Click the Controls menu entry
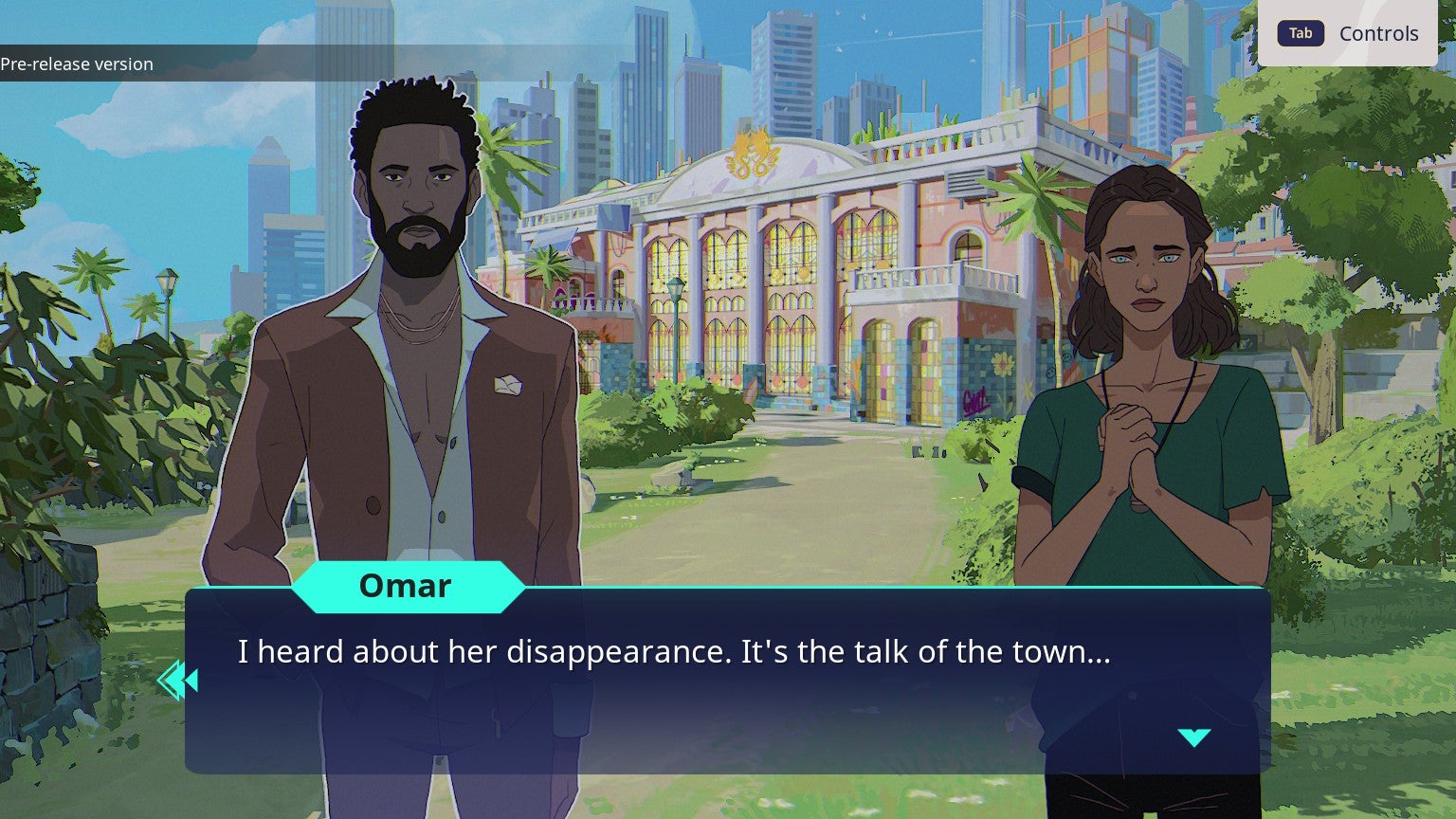 click(x=1378, y=33)
